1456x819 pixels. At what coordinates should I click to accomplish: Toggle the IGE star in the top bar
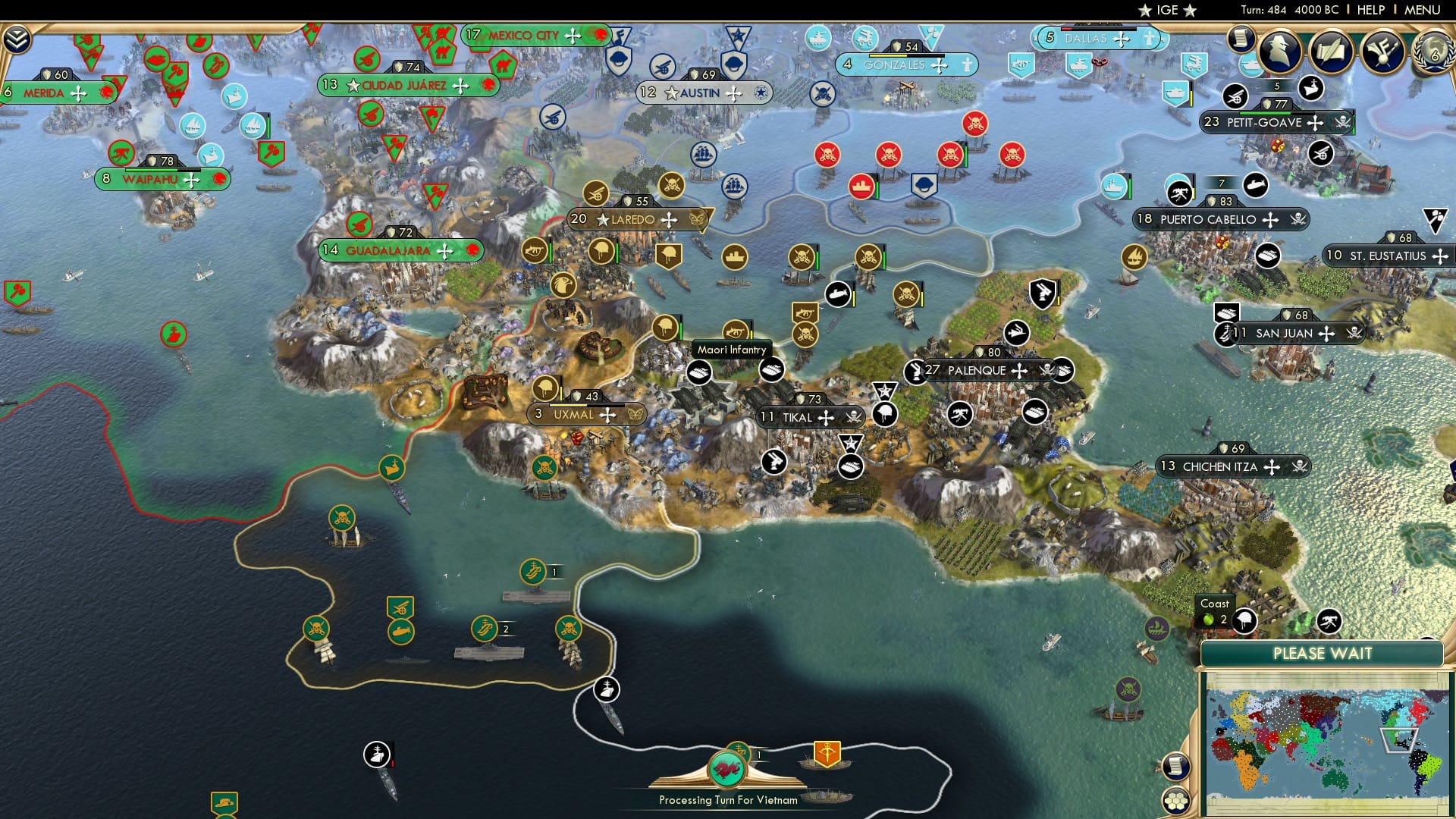[1146, 11]
